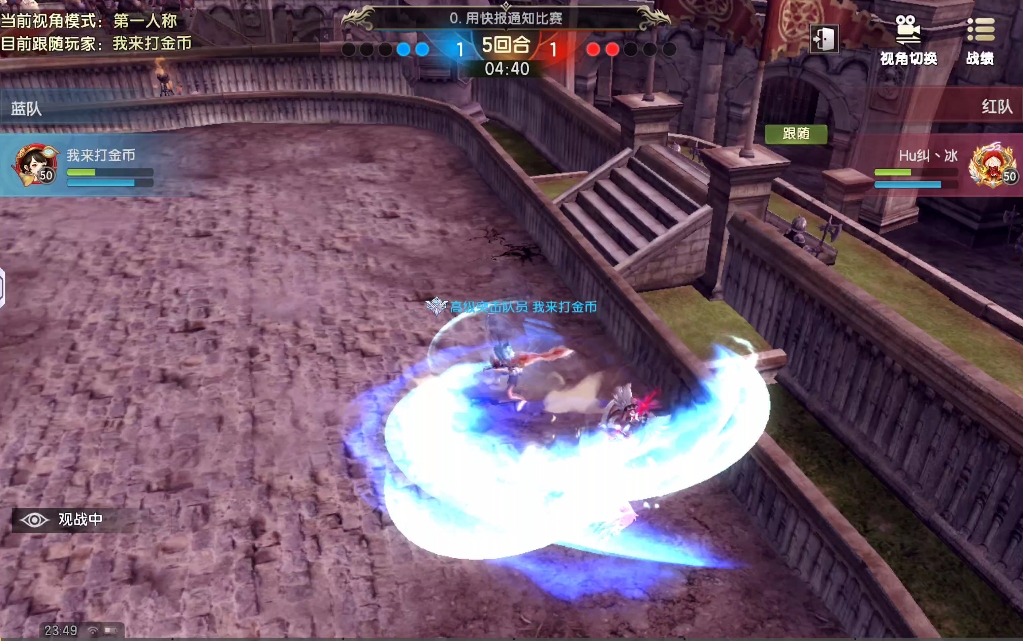The height and width of the screenshot is (641, 1023).
Task: Click the green 跟随 follow button
Action: click(x=796, y=133)
